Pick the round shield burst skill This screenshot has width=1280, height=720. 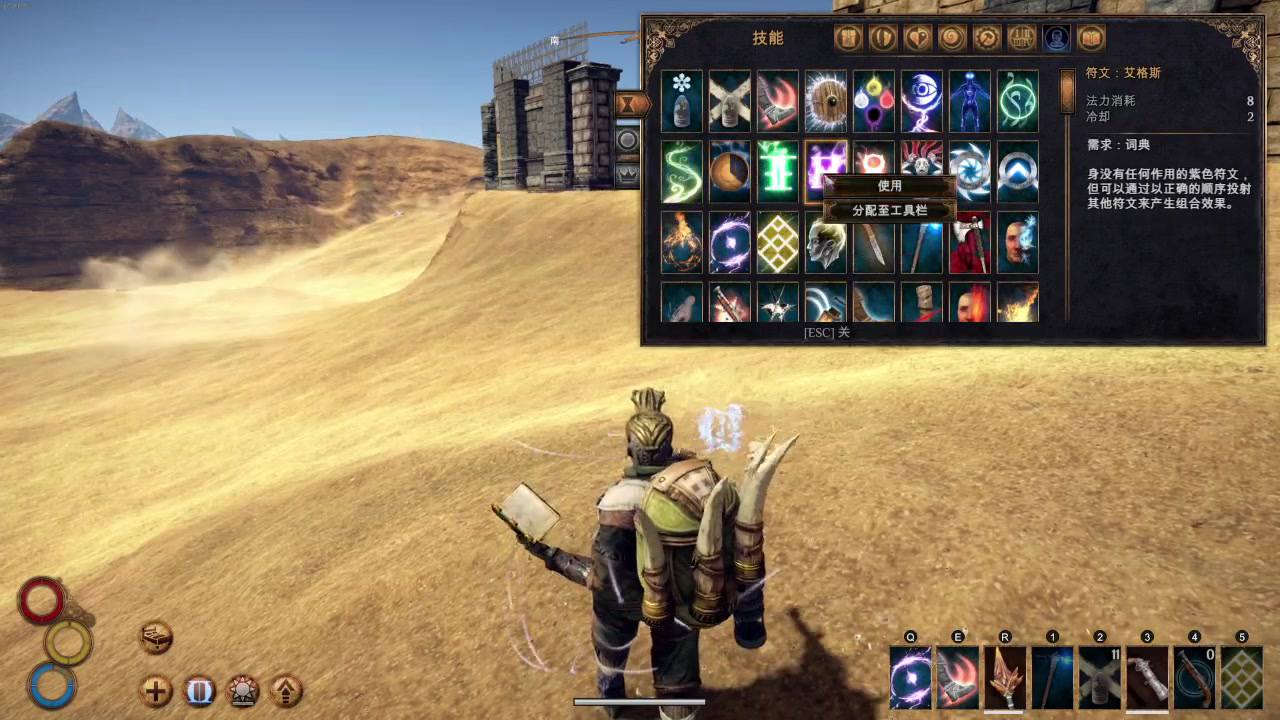(x=826, y=100)
